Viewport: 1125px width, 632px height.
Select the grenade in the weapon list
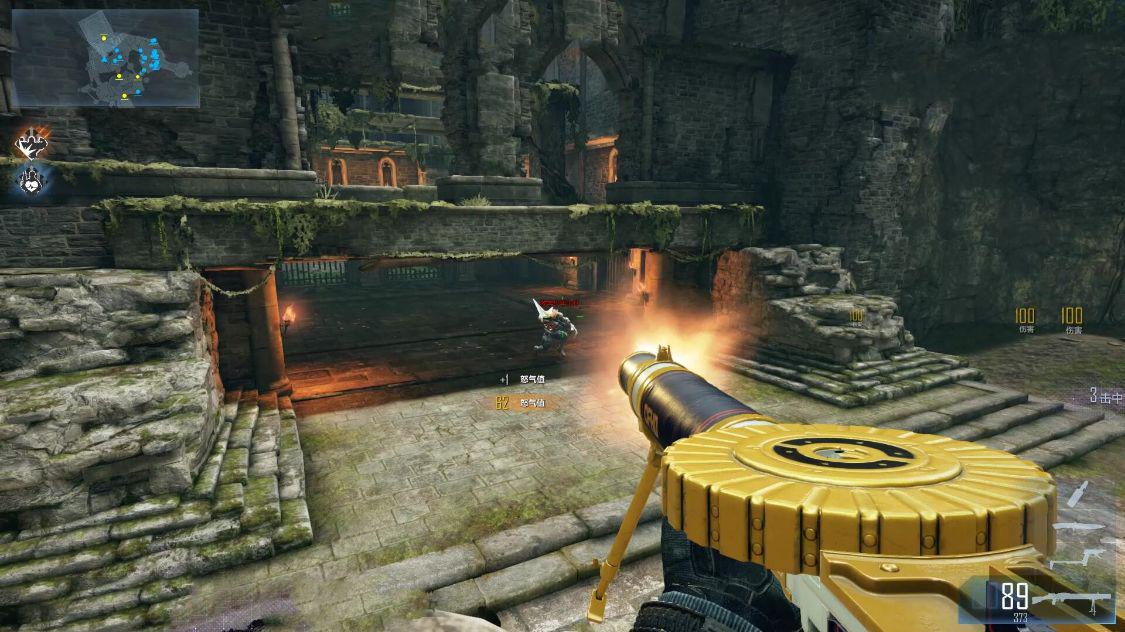[1076, 494]
